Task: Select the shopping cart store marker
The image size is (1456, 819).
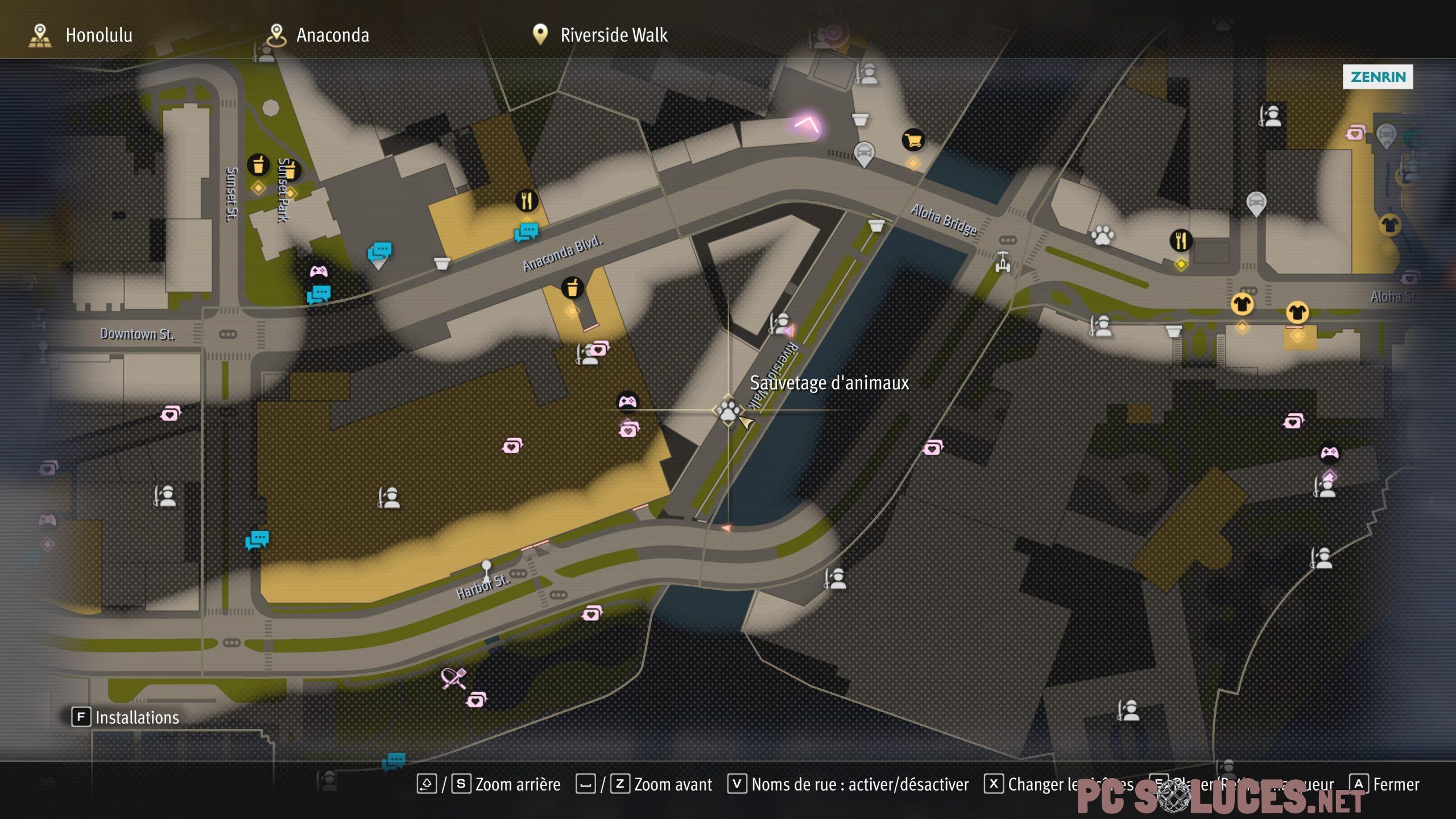Action: (x=913, y=140)
